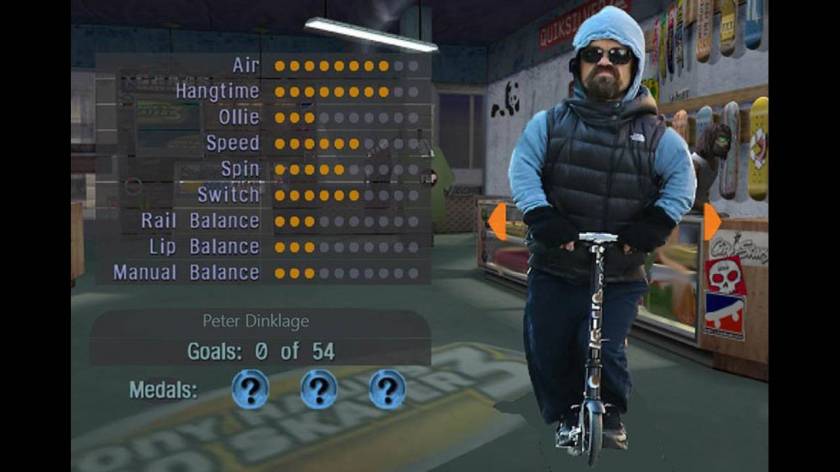
Task: Click the orange left arrow to show previous skater
Action: [x=496, y=221]
